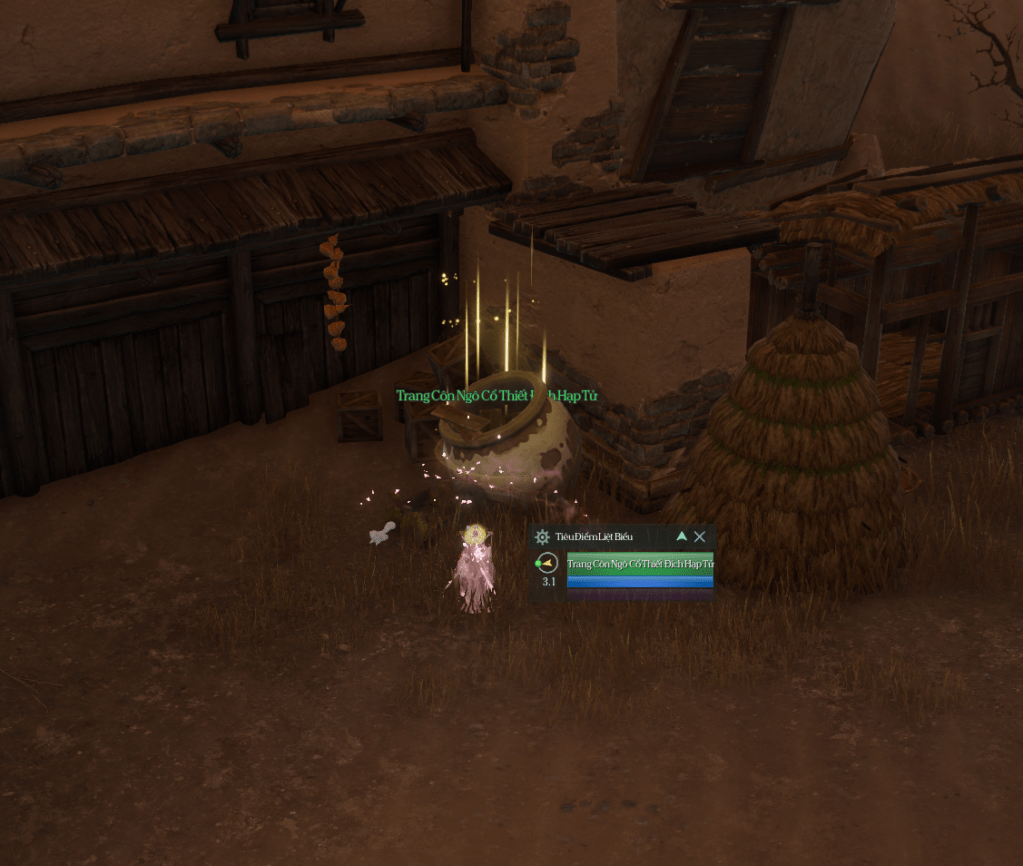1023x866 pixels.
Task: Collapse the focus list with the arrow
Action: pyautogui.click(x=682, y=536)
